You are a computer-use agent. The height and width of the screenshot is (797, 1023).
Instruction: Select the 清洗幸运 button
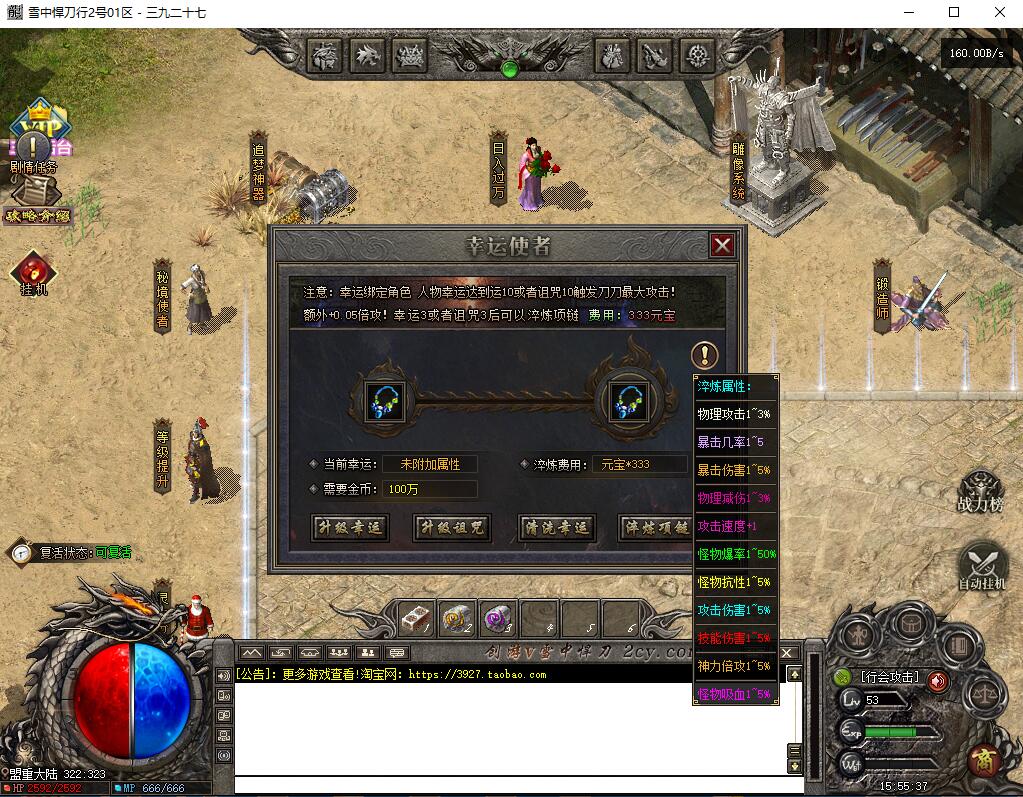[x=556, y=528]
